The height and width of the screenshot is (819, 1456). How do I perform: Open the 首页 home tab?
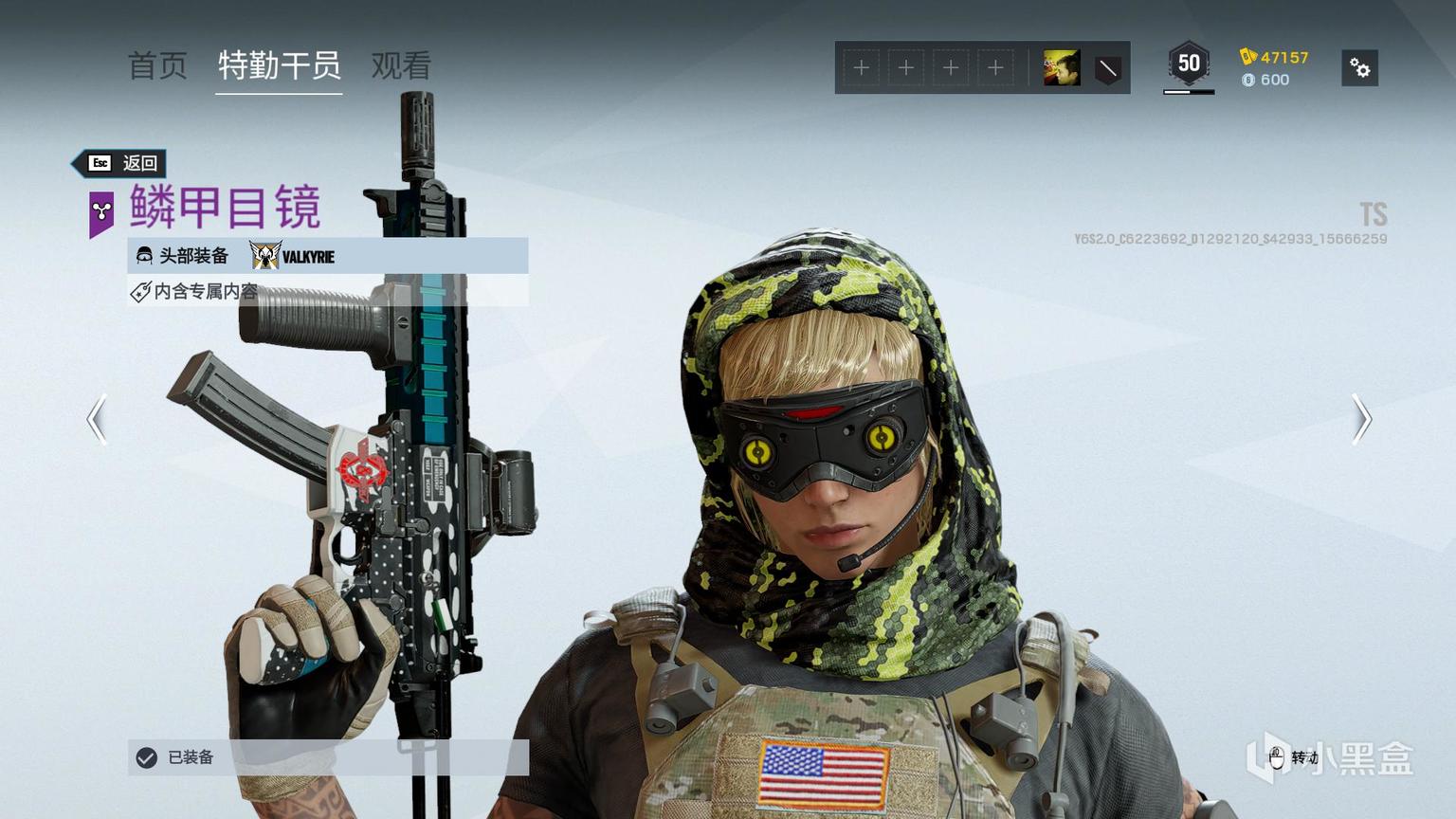[x=157, y=66]
